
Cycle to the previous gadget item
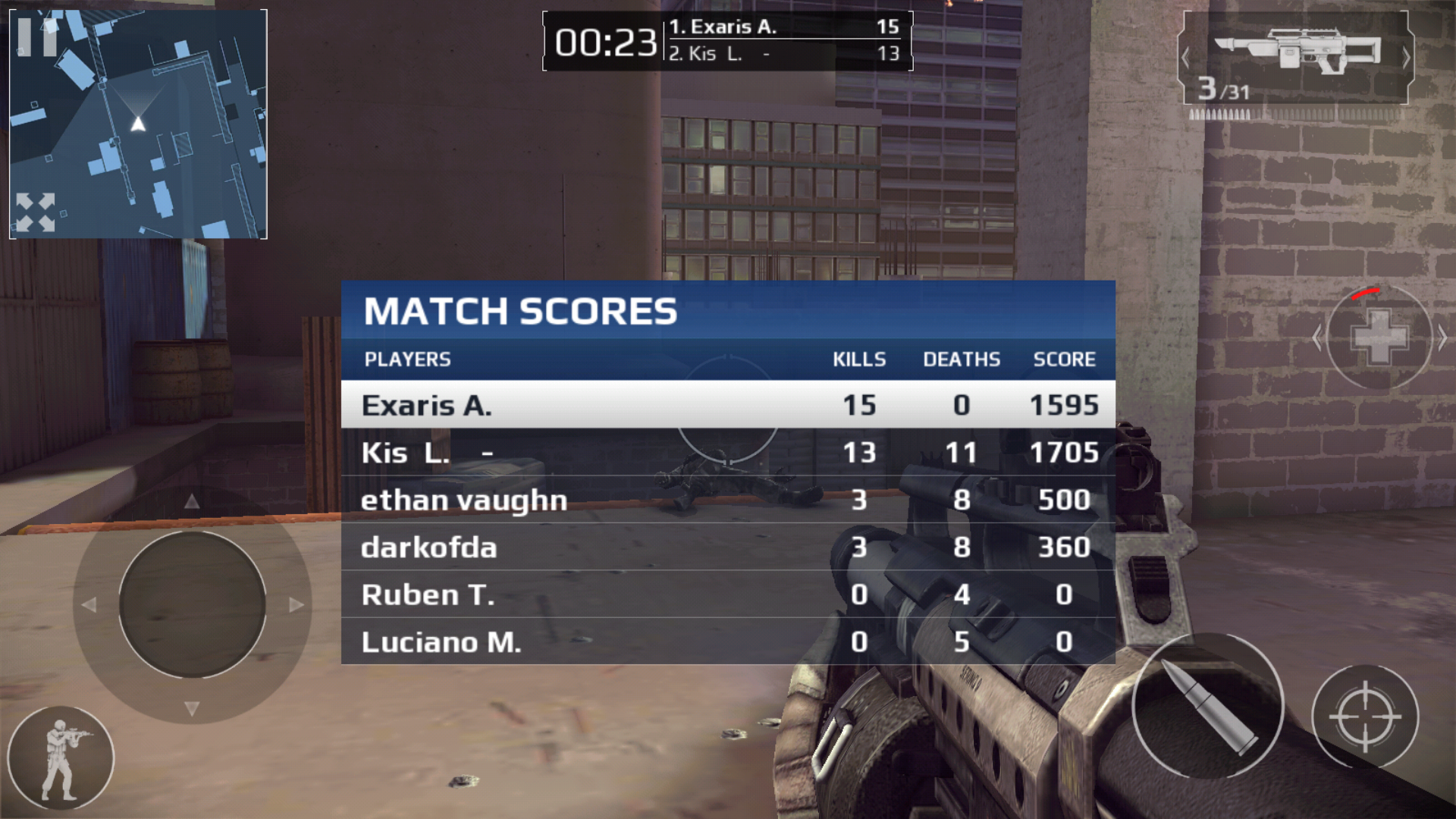(x=1317, y=337)
